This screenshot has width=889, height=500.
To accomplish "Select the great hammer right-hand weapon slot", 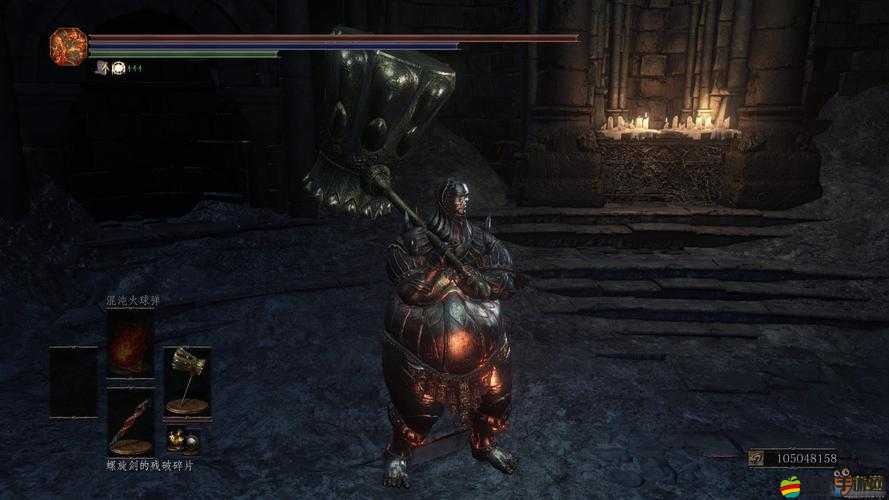I will [x=186, y=380].
